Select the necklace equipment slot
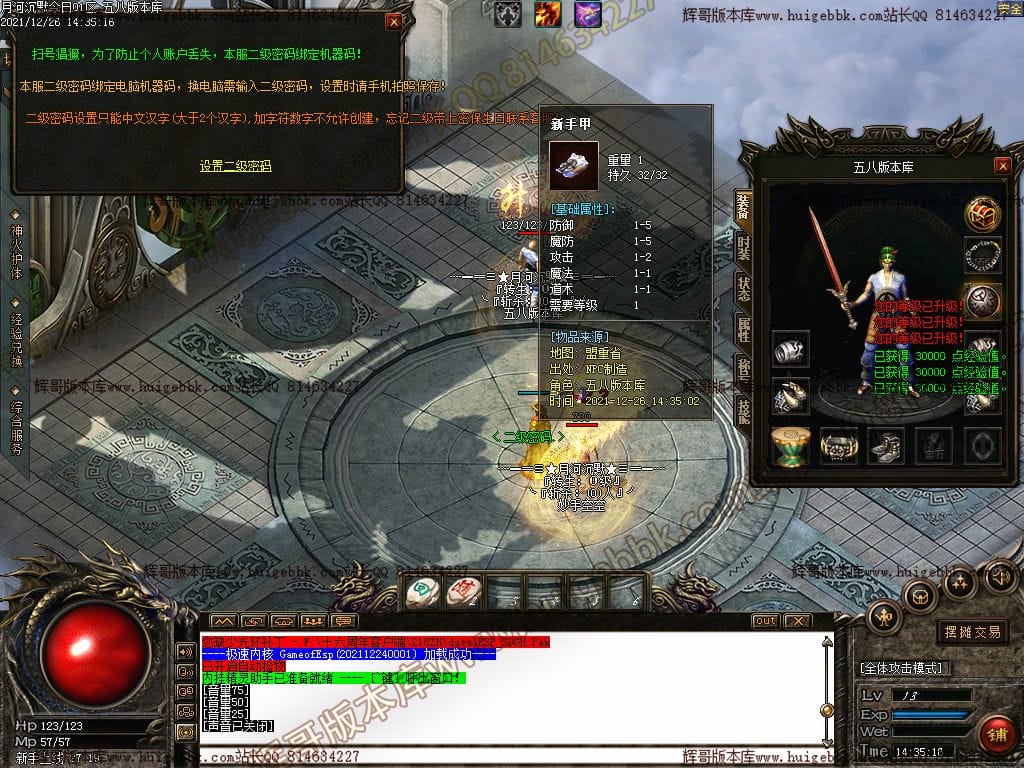The image size is (1024, 768). coord(983,256)
